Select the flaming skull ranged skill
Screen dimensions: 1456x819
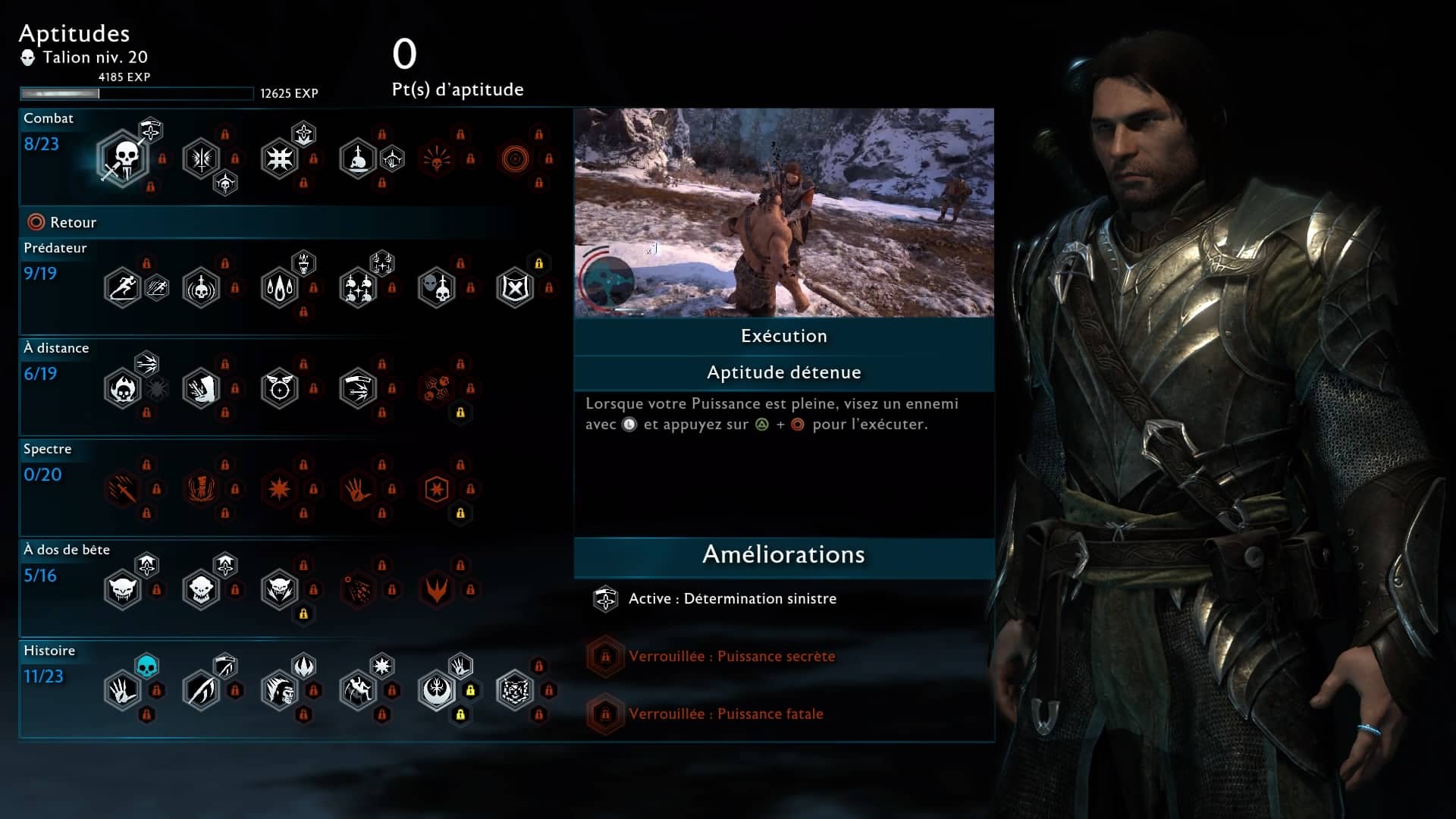click(x=123, y=389)
